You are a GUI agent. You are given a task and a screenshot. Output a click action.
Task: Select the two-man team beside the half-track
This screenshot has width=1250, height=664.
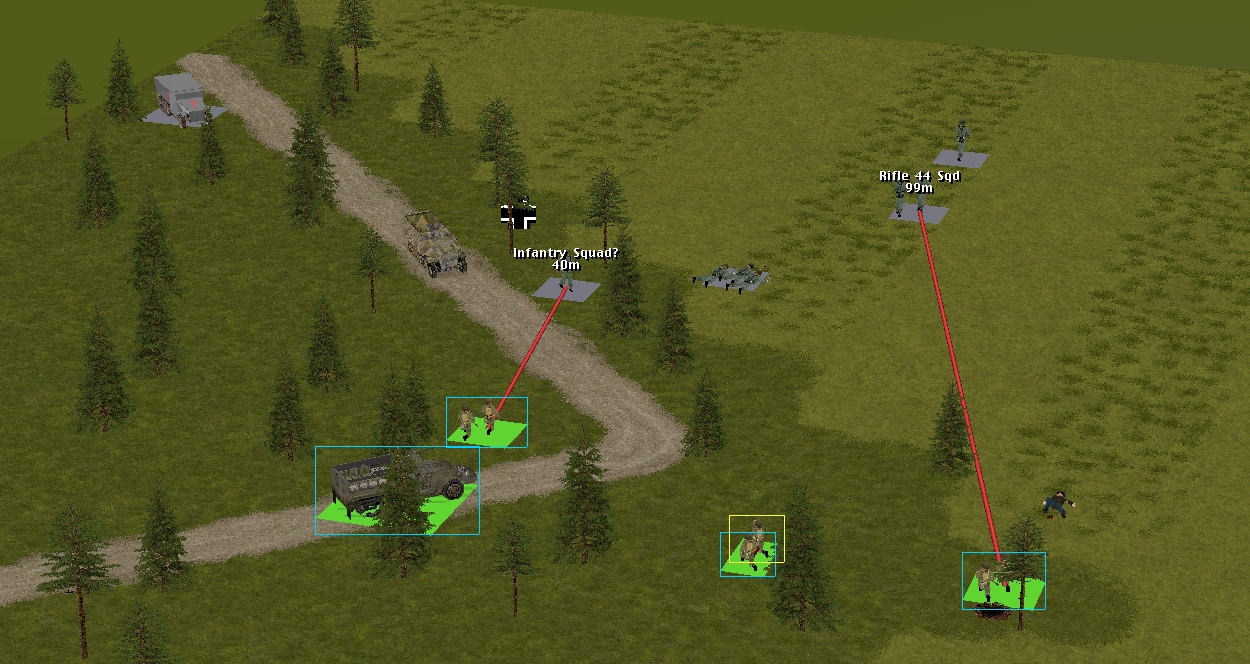486,421
